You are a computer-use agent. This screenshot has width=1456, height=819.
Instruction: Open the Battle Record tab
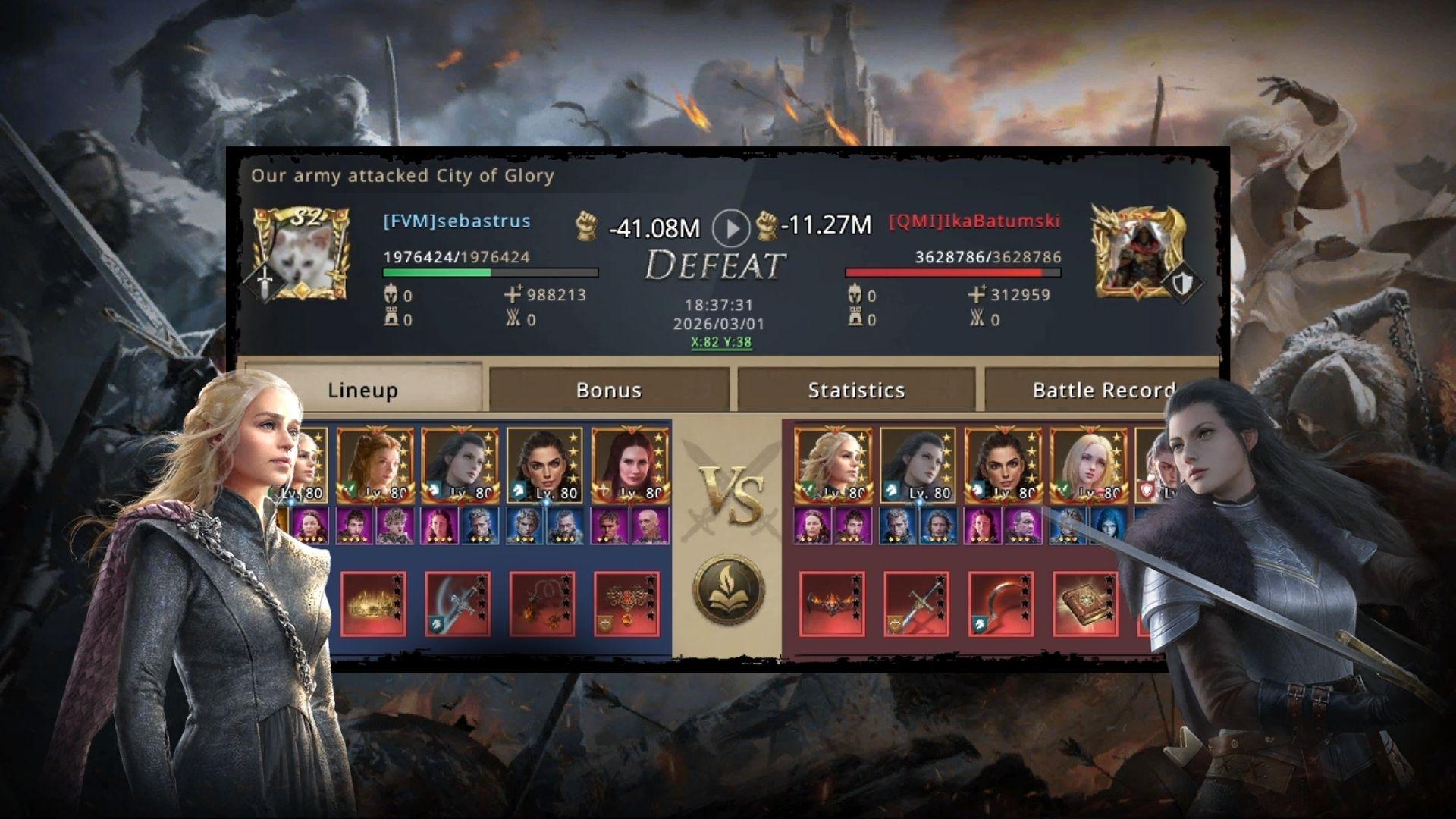point(1102,390)
